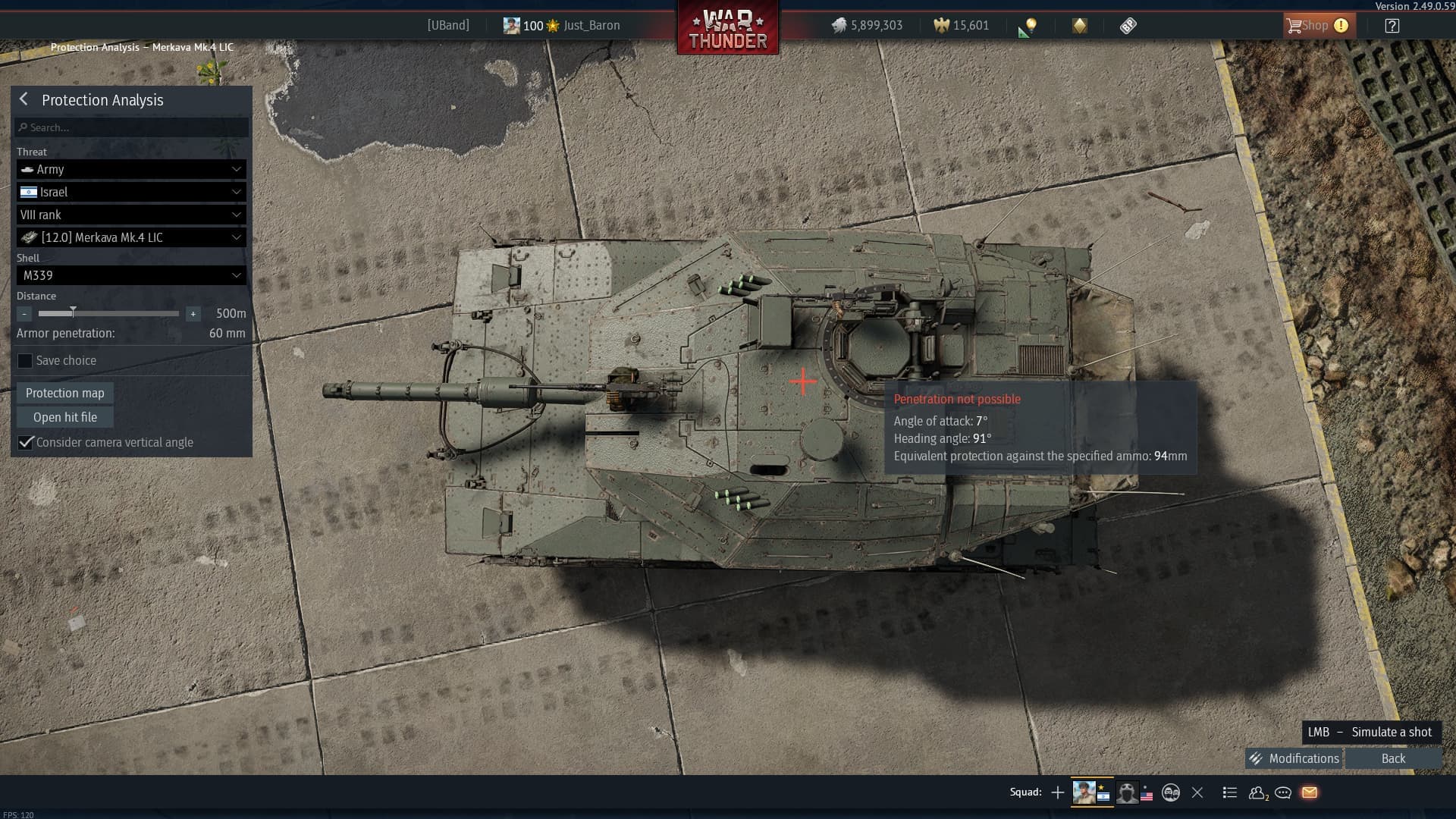
Task: Increase distance with the plus button
Action: [x=193, y=314]
